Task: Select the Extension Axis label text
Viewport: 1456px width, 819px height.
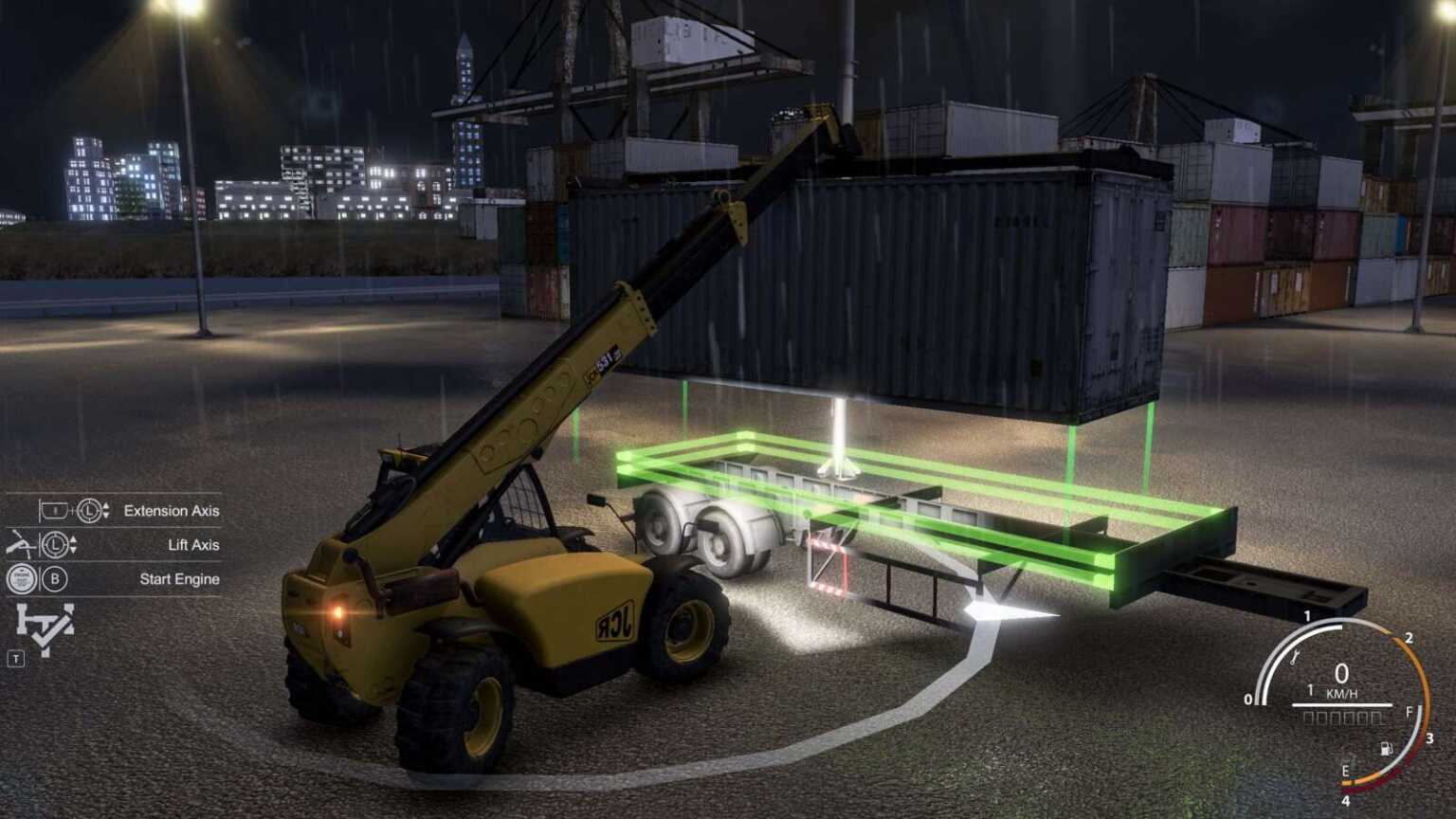Action: pyautogui.click(x=171, y=511)
